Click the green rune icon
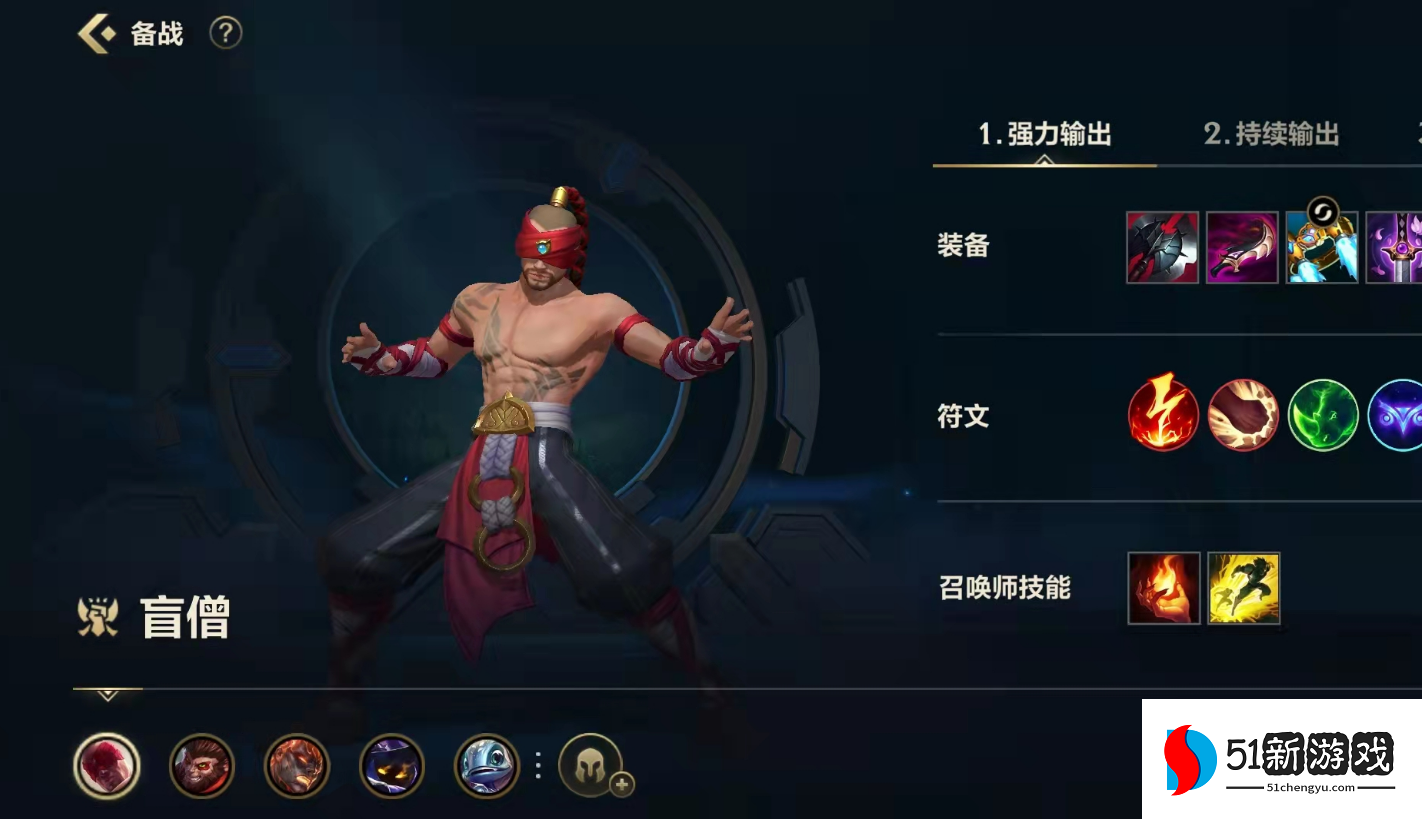The height and width of the screenshot is (819, 1422). (x=1322, y=416)
